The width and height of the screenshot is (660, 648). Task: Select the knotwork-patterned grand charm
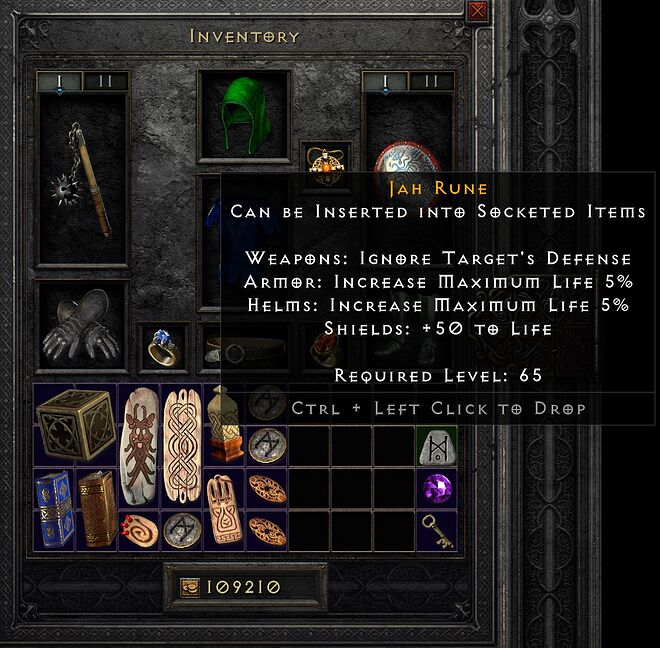pos(183,446)
